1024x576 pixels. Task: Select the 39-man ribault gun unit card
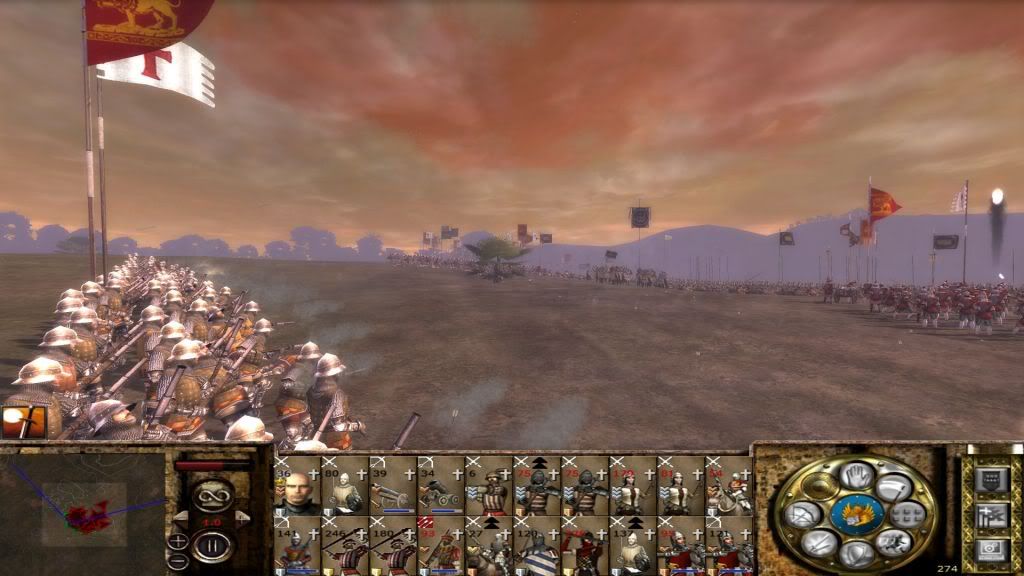point(393,486)
